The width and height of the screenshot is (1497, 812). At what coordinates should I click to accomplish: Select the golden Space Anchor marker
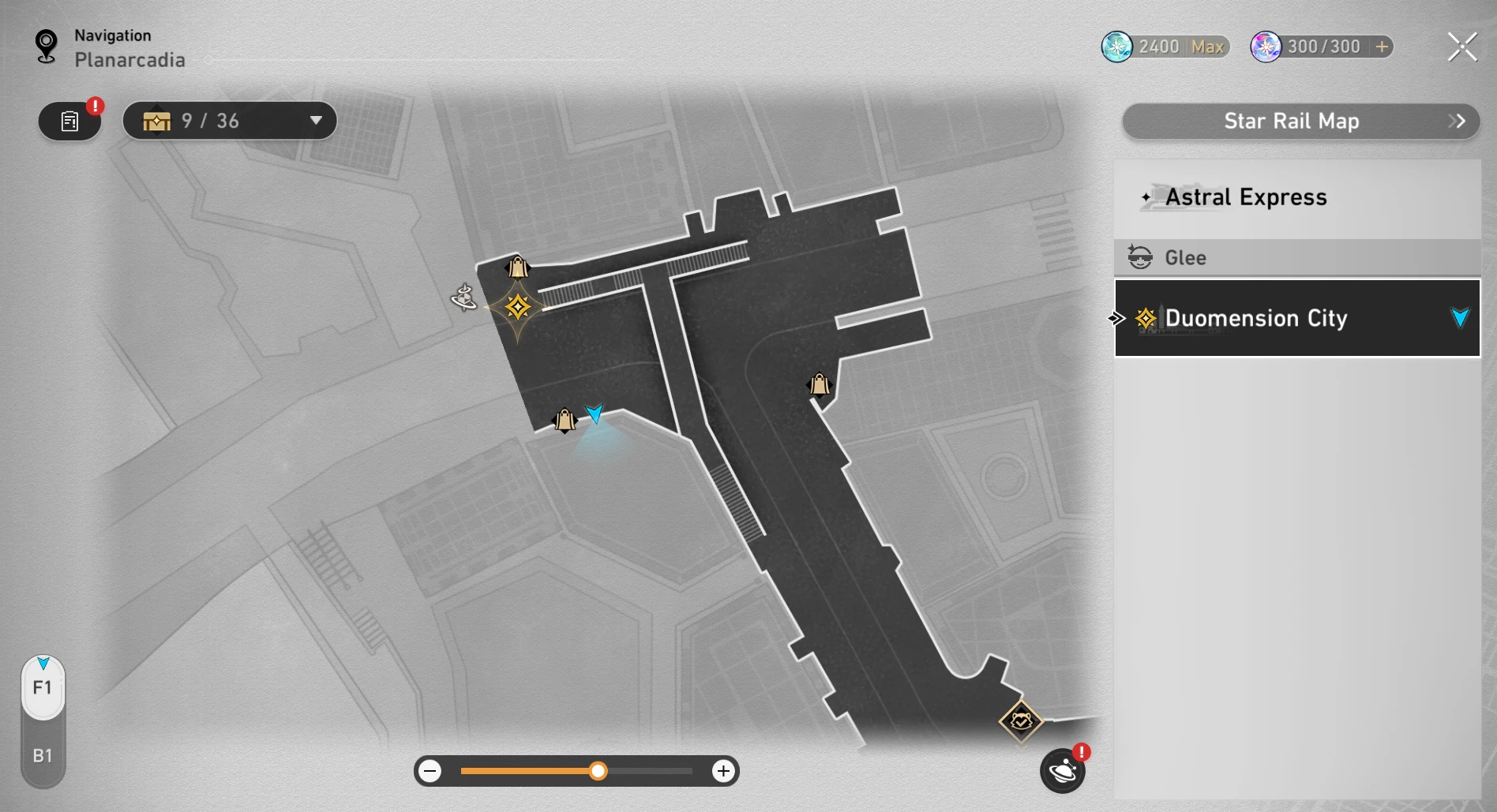point(518,307)
